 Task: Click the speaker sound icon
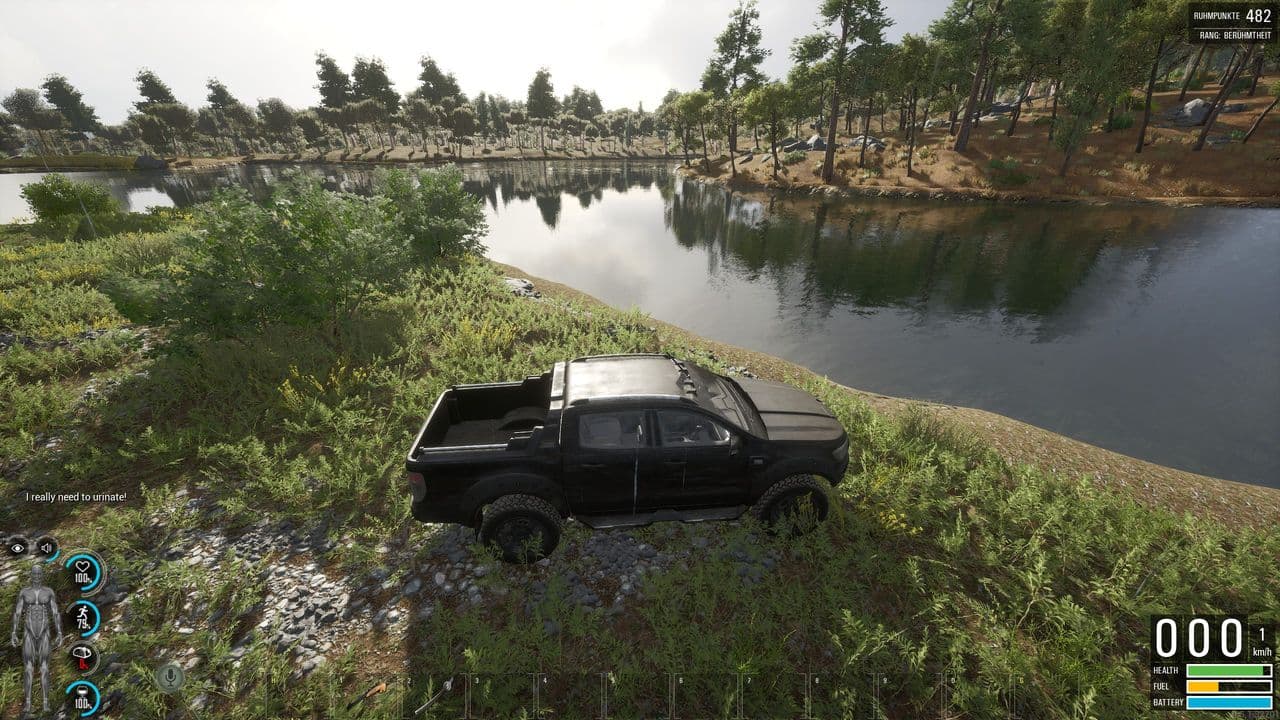46,547
